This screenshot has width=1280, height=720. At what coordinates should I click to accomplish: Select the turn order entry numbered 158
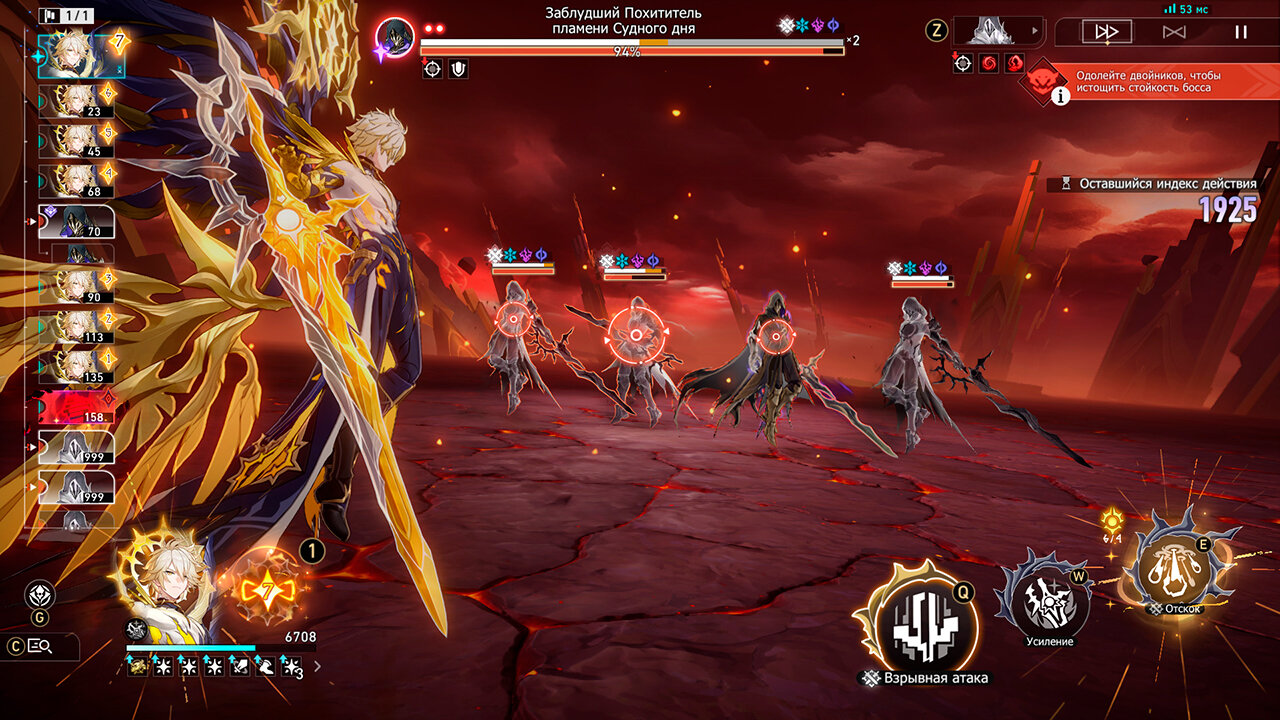(x=77, y=407)
